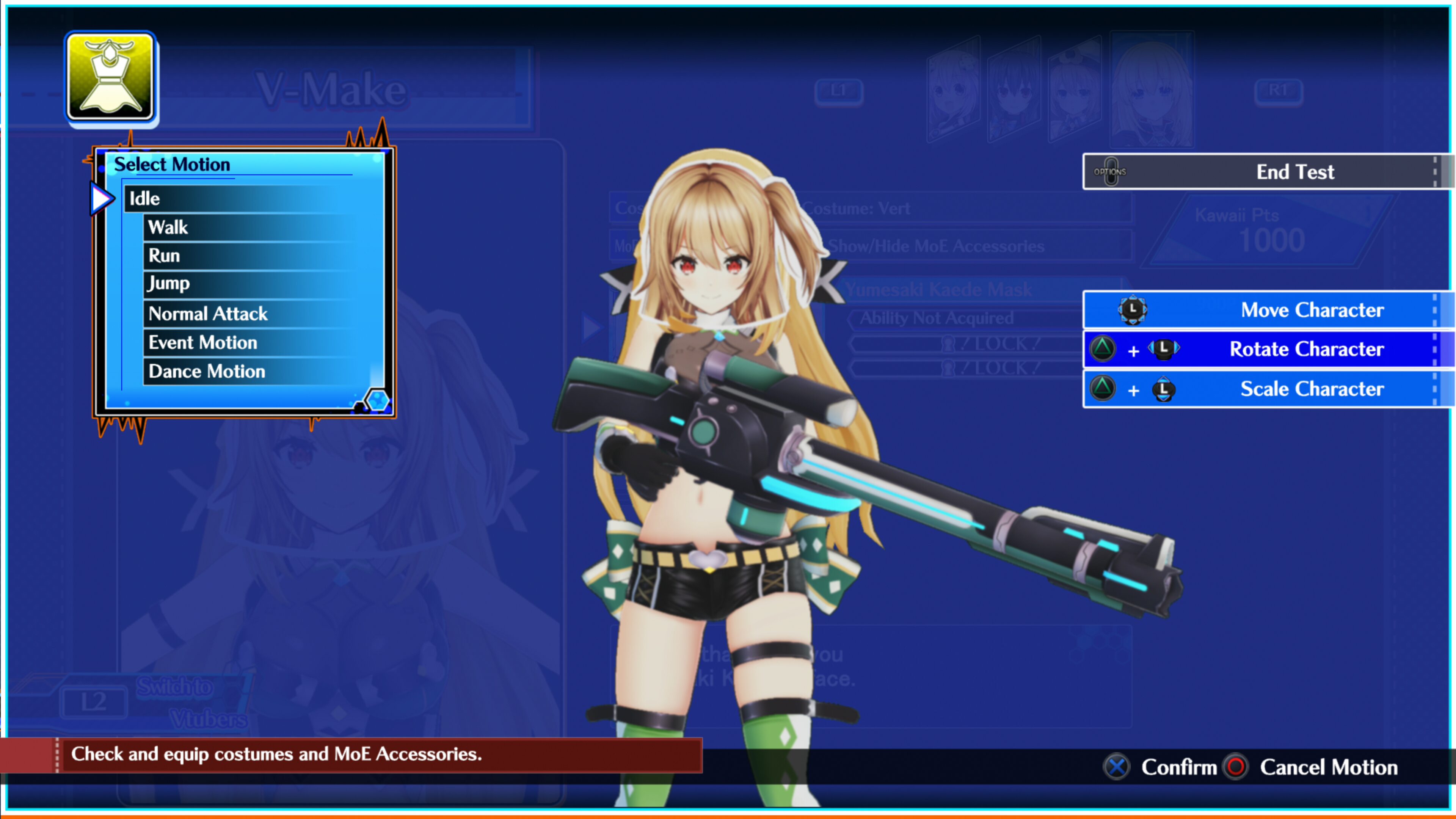This screenshot has width=1456, height=819.
Task: Click the triangle icon on Rotate Character
Action: coord(1102,349)
